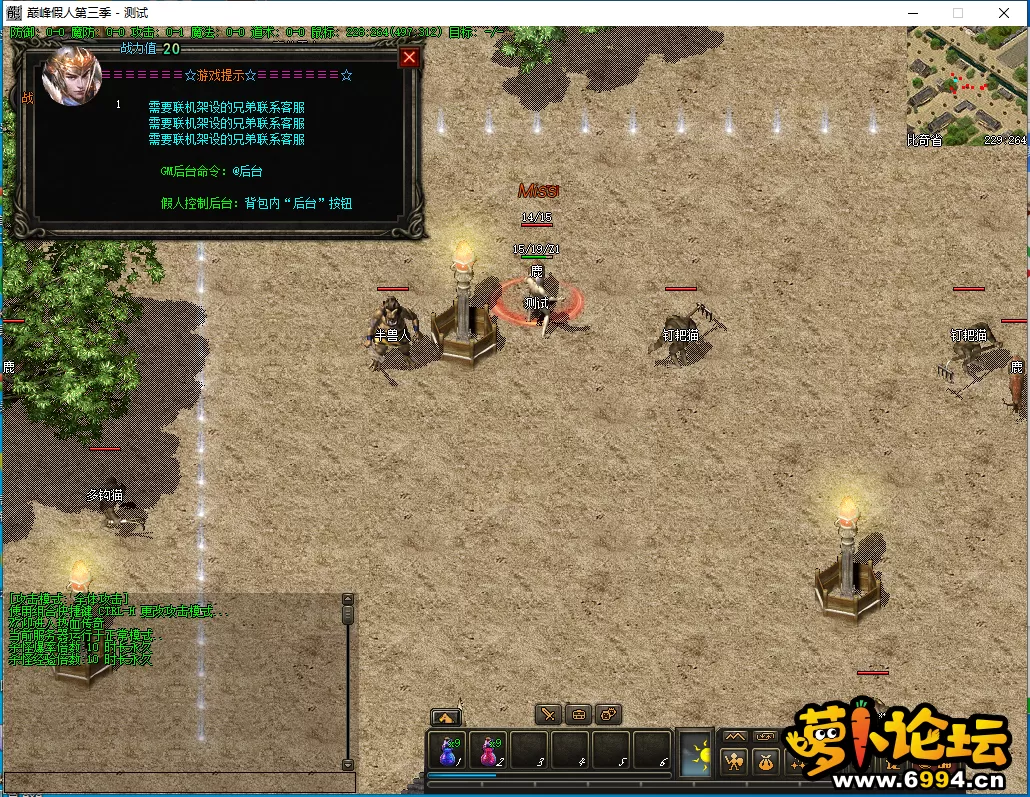
Task: Click the crossed swords button above the hotbar
Action: pyautogui.click(x=548, y=714)
